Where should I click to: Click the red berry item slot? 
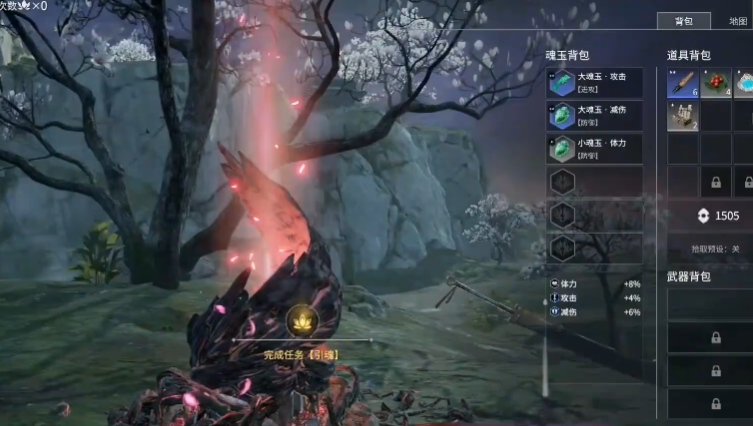click(716, 84)
